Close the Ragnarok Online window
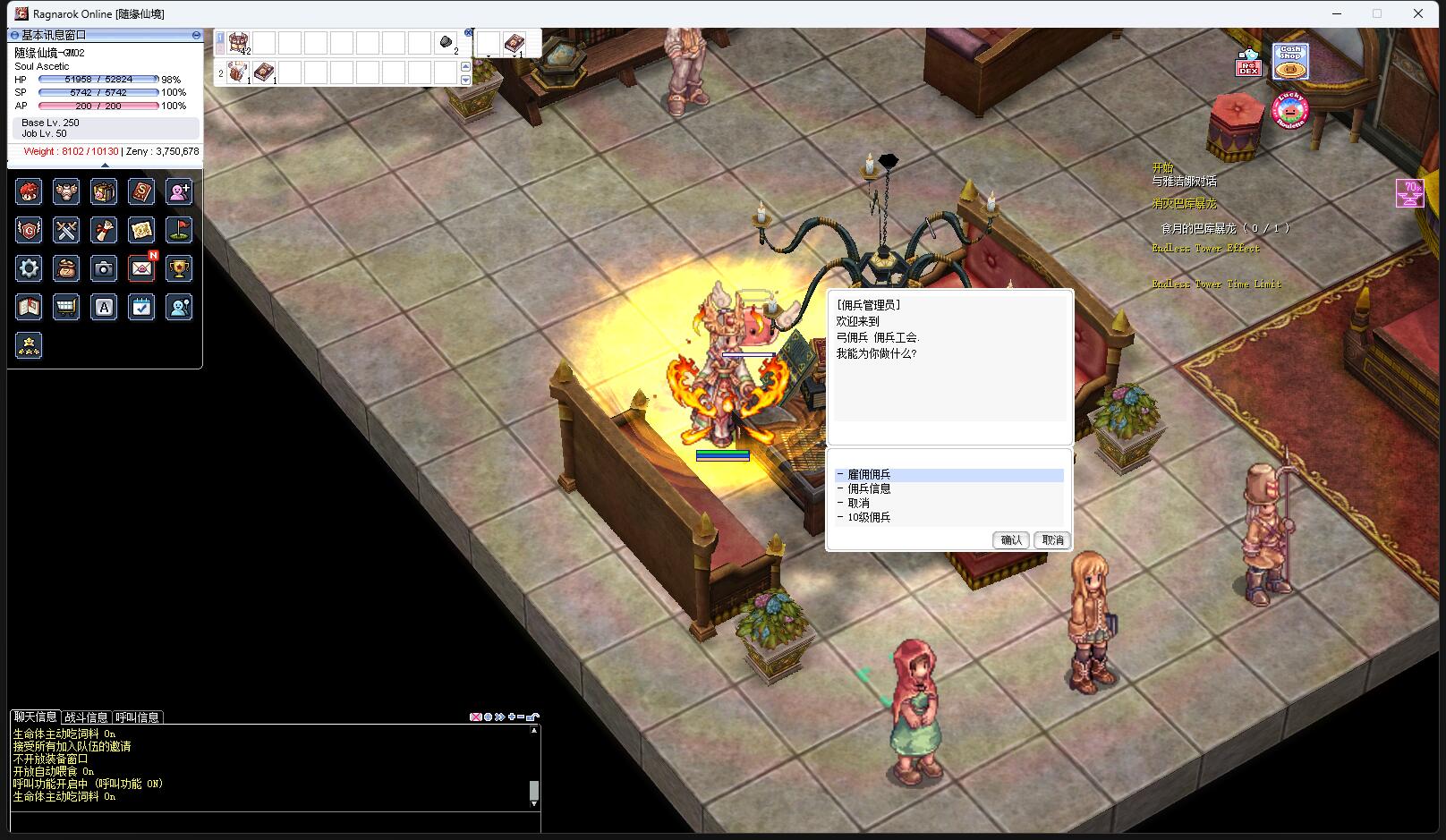The image size is (1446, 840). (1418, 13)
